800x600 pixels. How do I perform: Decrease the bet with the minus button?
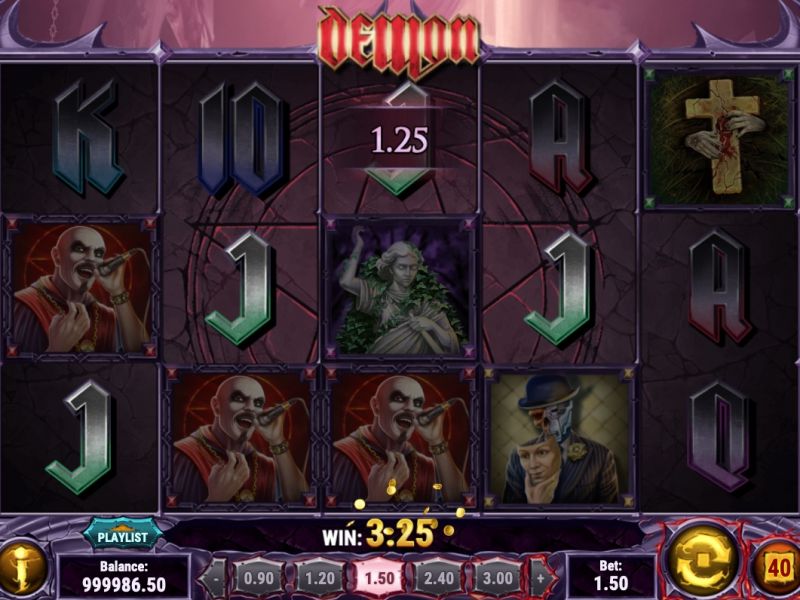(216, 578)
